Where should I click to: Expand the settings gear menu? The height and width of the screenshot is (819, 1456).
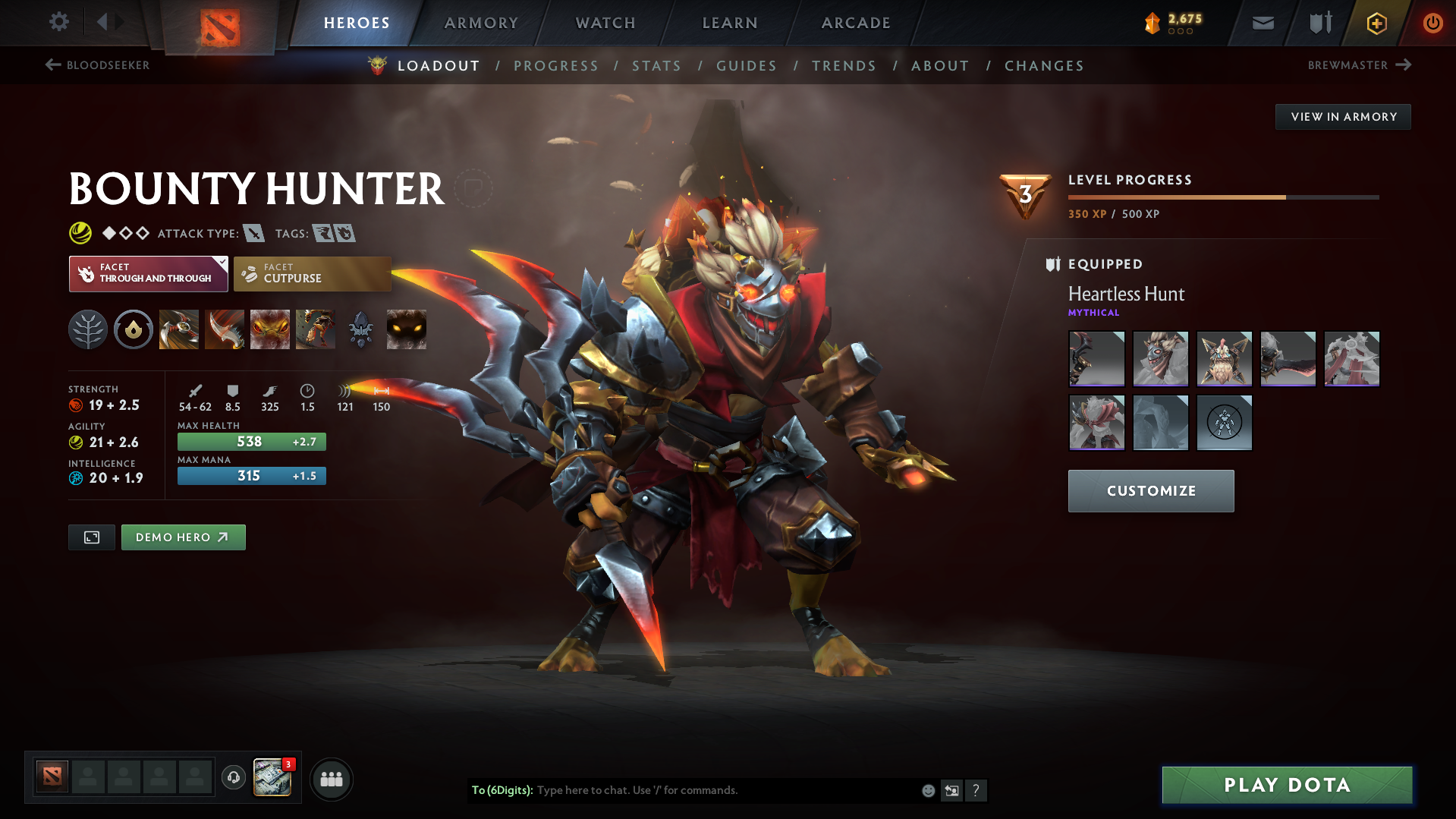tap(58, 23)
